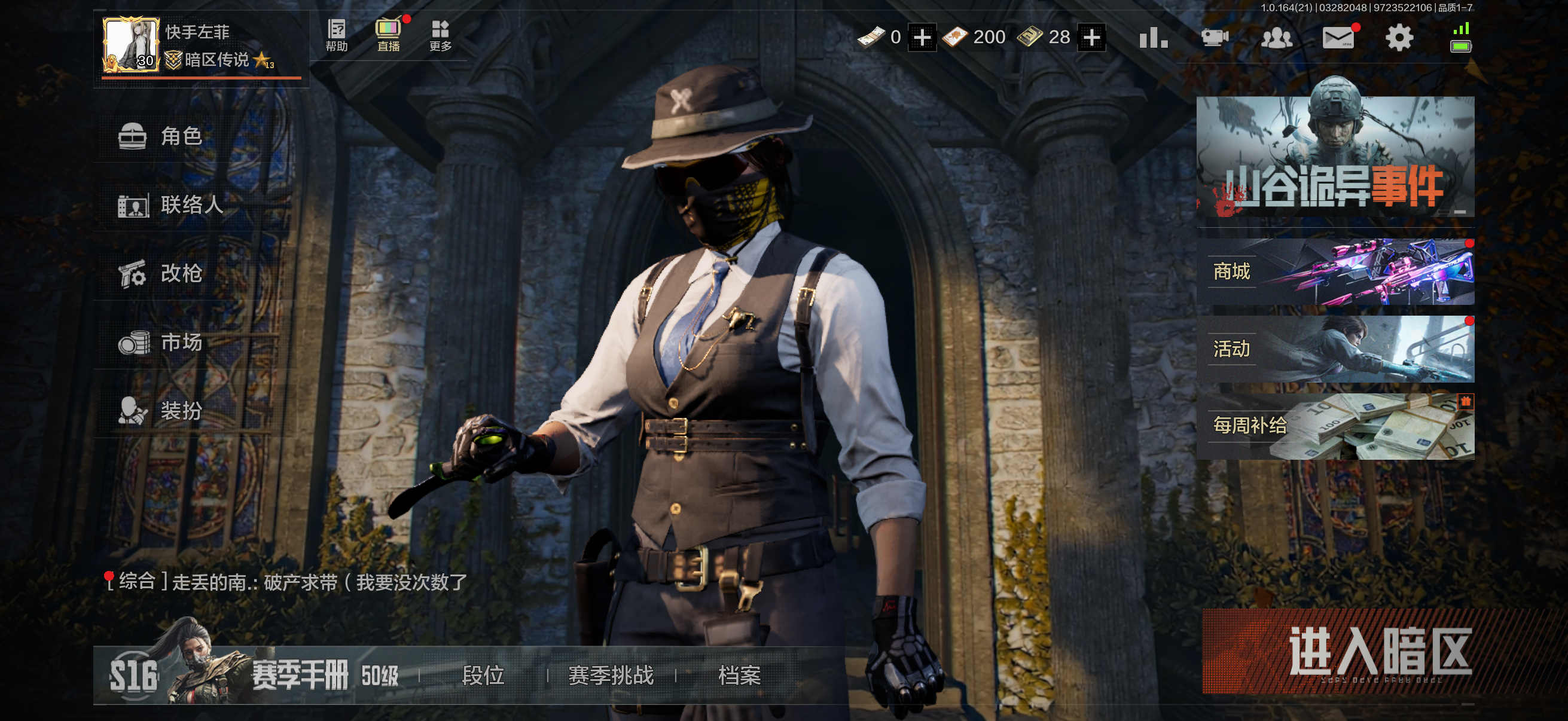Open the 赛季挑战 season challenges tab
The width and height of the screenshot is (1568, 721).
[x=611, y=675]
